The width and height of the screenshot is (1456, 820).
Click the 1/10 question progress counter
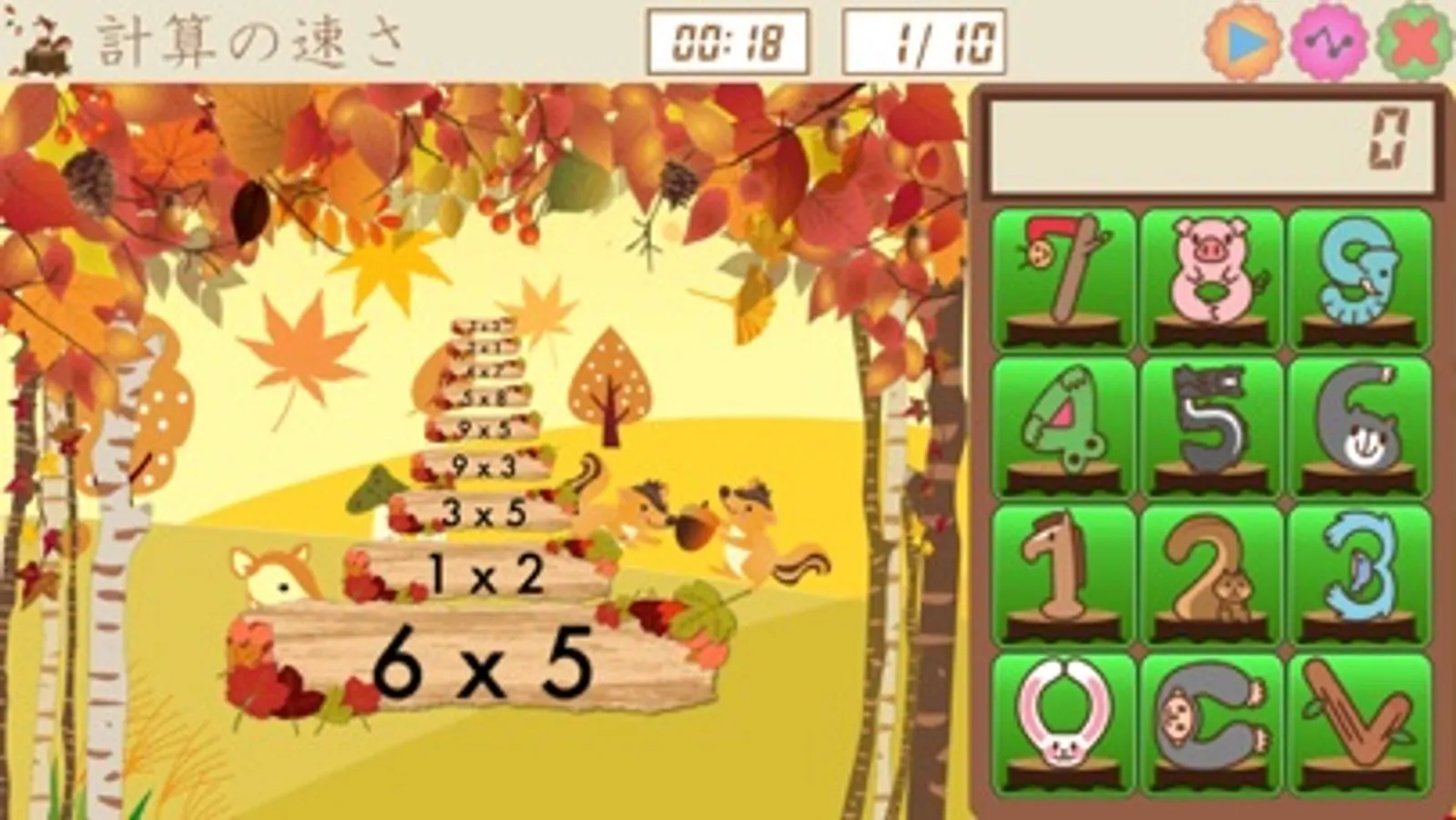pyautogui.click(x=924, y=41)
